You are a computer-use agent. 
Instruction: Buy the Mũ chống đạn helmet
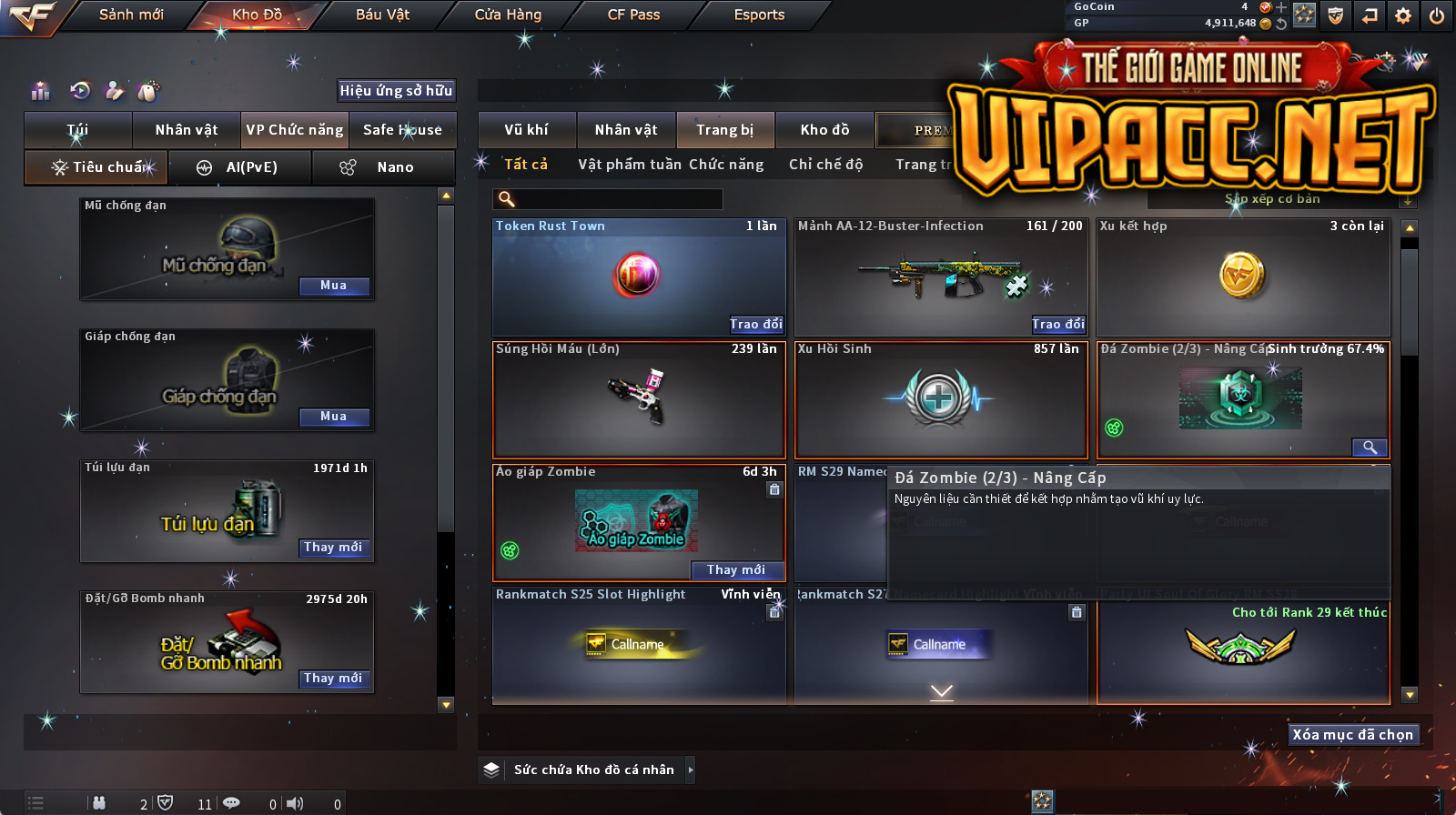coord(334,286)
